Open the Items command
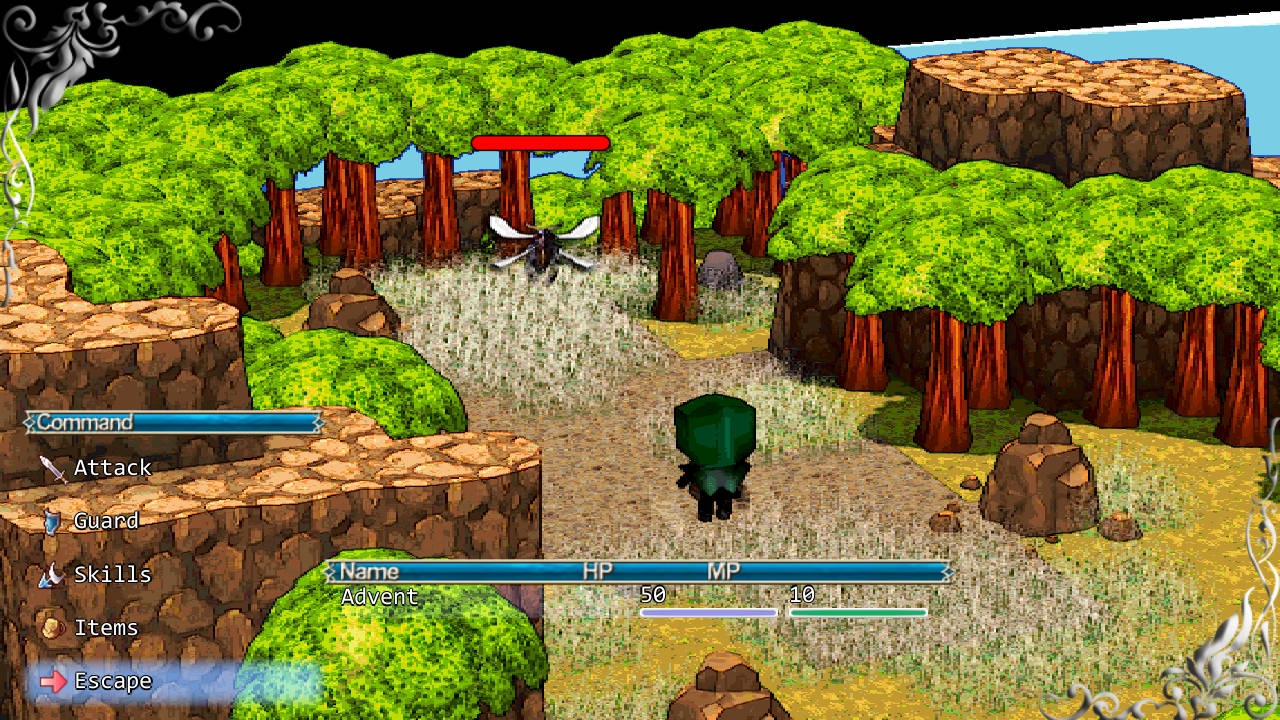1280x720 pixels. pyautogui.click(x=108, y=628)
